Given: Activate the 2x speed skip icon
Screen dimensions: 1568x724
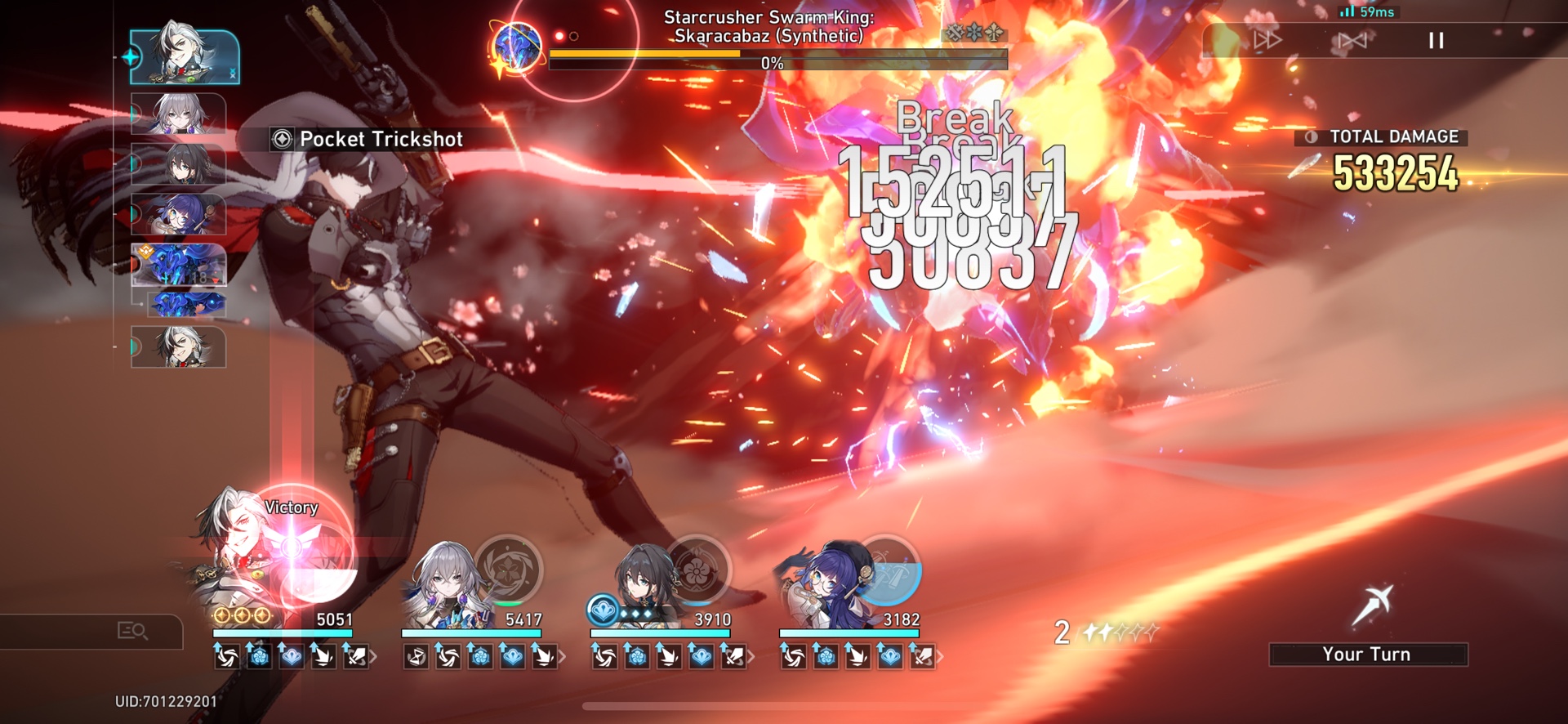Looking at the screenshot, I should pyautogui.click(x=1353, y=40).
